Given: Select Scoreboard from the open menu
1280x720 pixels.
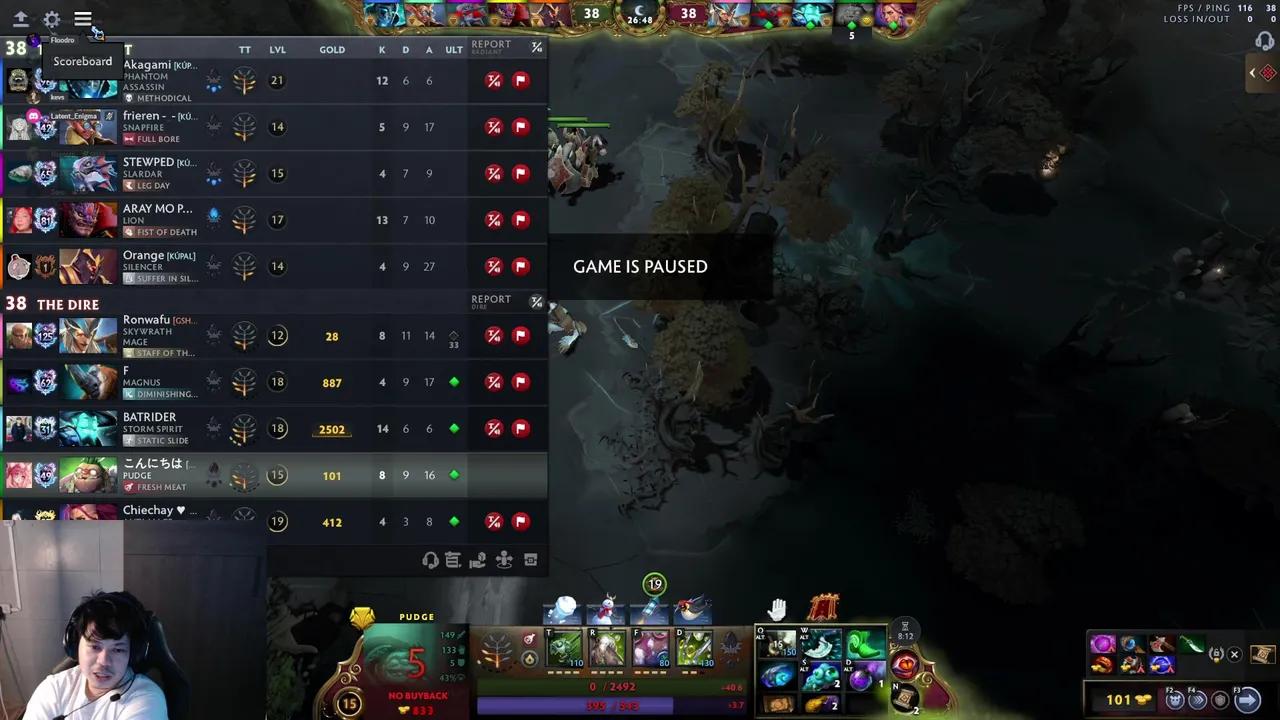Looking at the screenshot, I should pyautogui.click(x=82, y=61).
